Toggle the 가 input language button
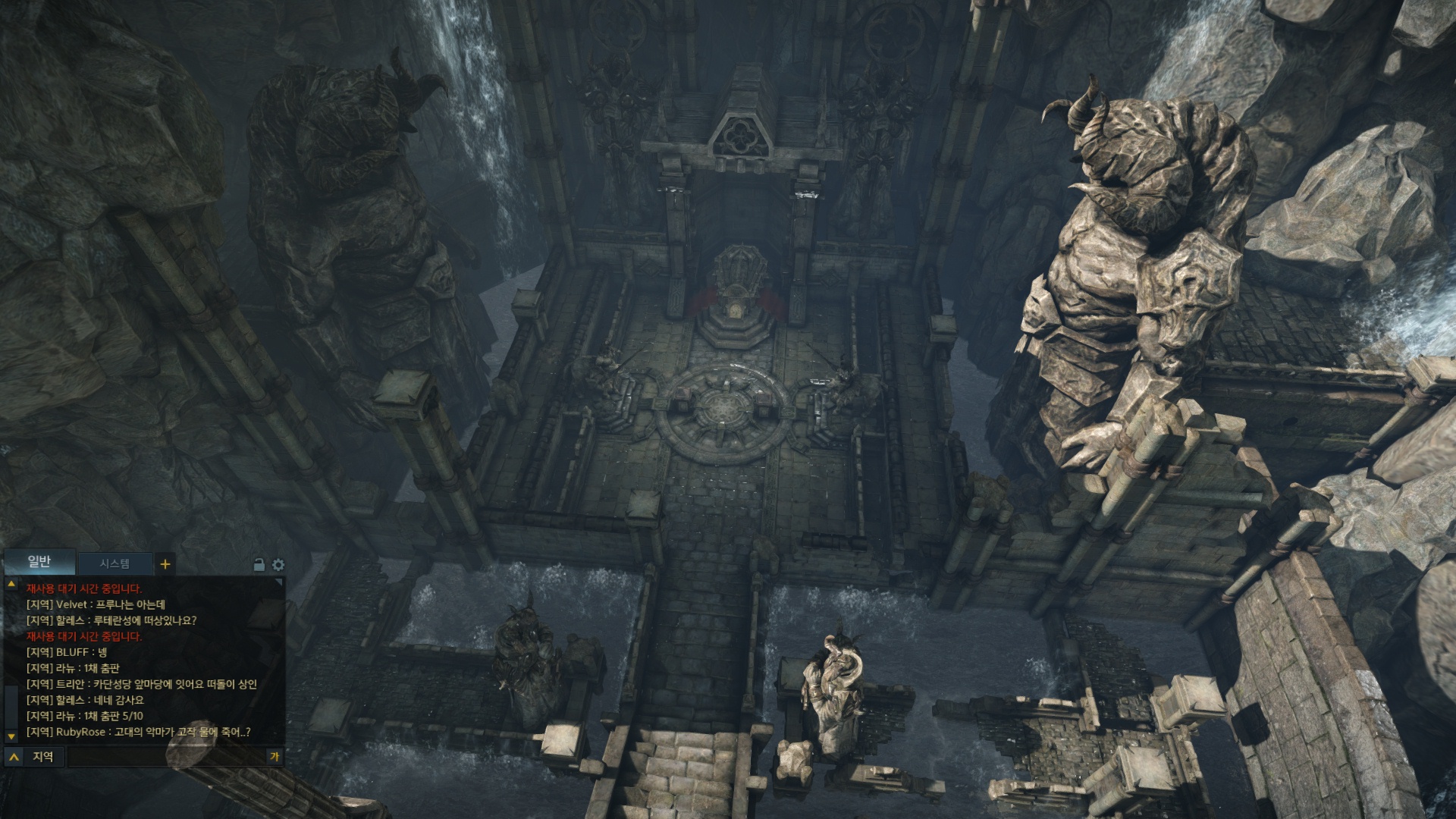The width and height of the screenshot is (1456, 819). tap(275, 756)
